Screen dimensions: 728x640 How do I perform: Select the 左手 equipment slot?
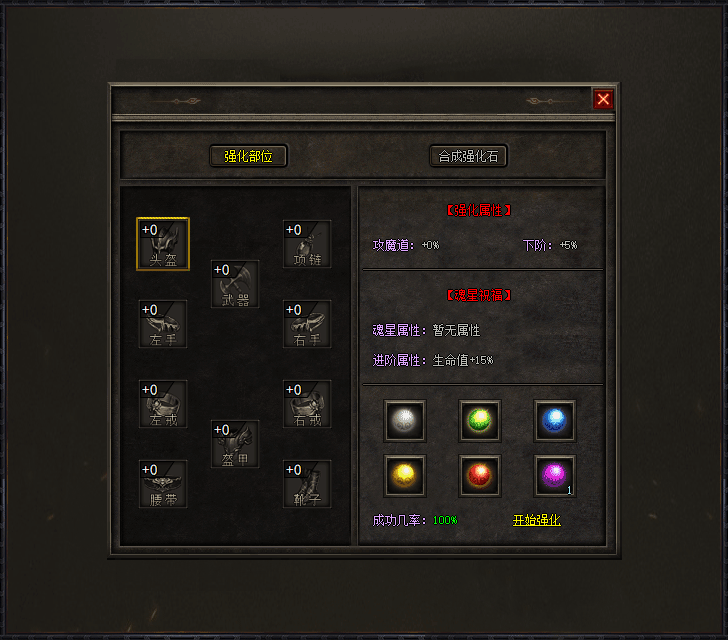[163, 324]
